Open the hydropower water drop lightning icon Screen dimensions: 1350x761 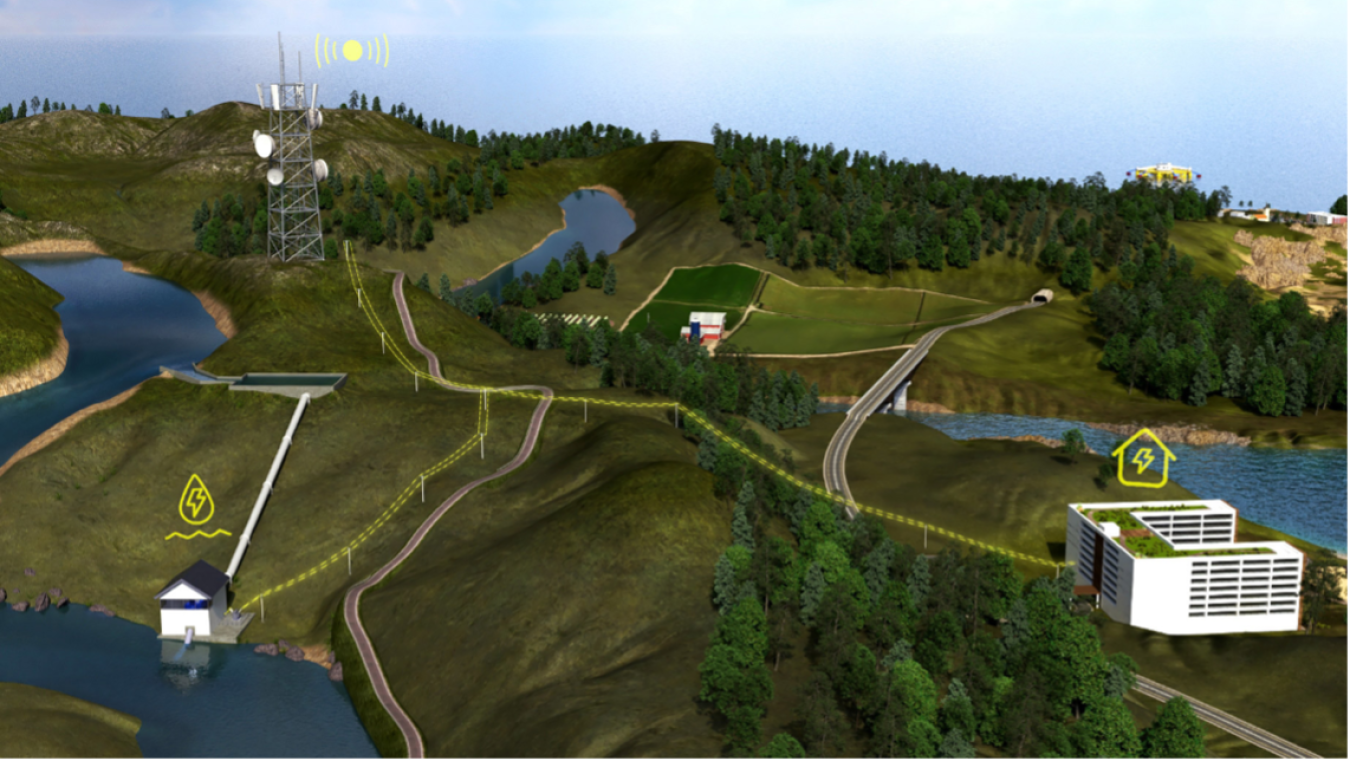coord(195,502)
